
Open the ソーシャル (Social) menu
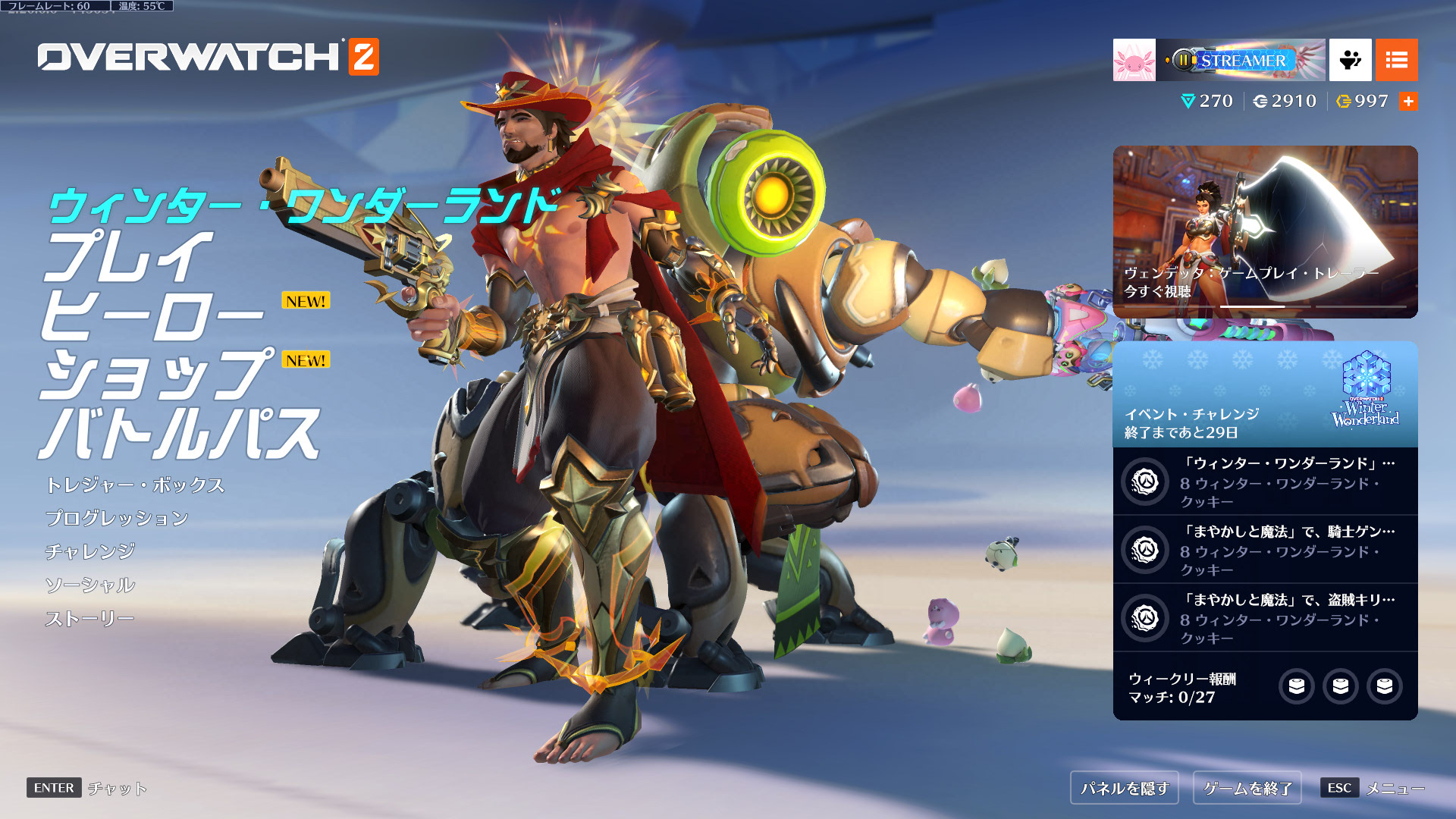tap(90, 585)
